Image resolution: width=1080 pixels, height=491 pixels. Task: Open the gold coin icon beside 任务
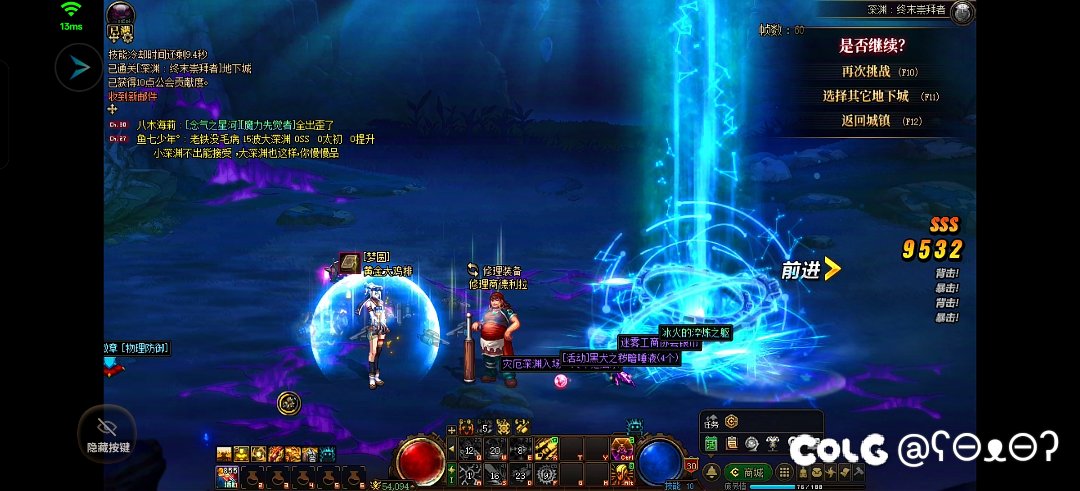[731, 421]
